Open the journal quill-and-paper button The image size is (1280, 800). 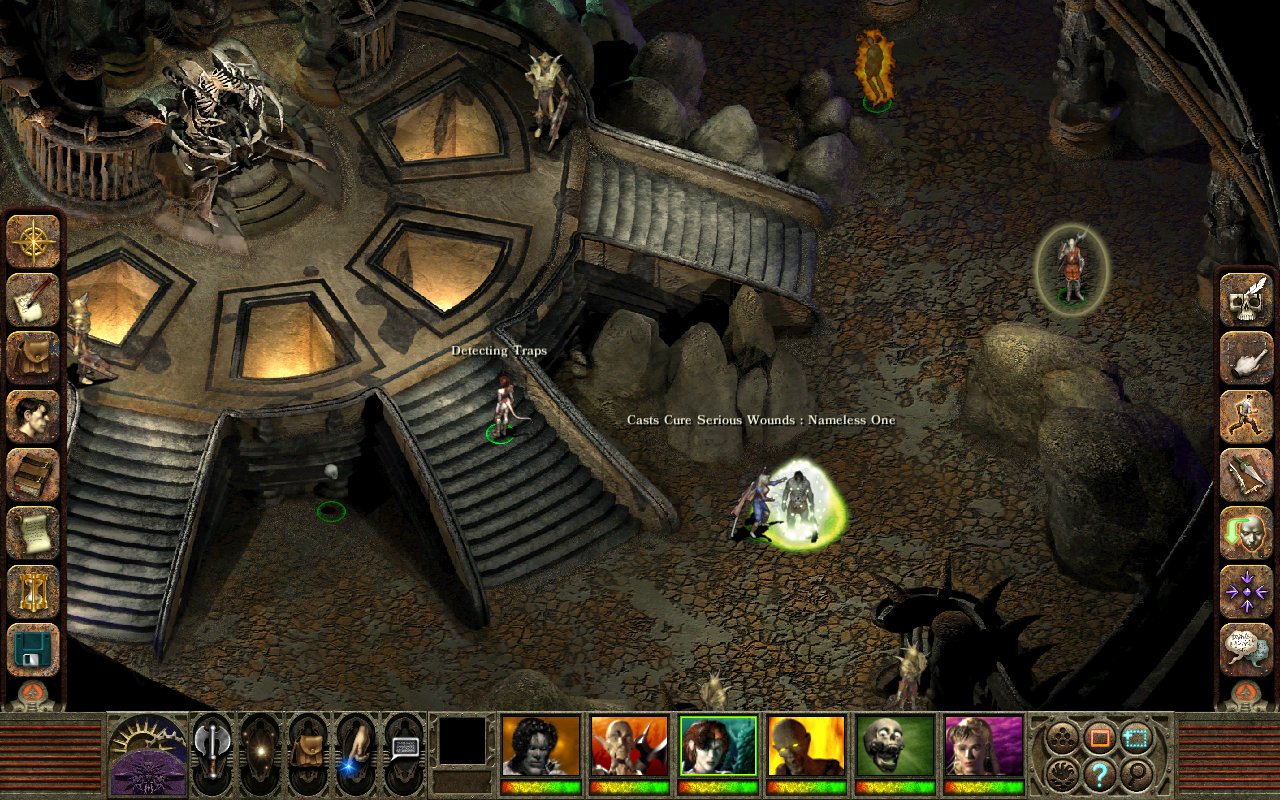34,299
